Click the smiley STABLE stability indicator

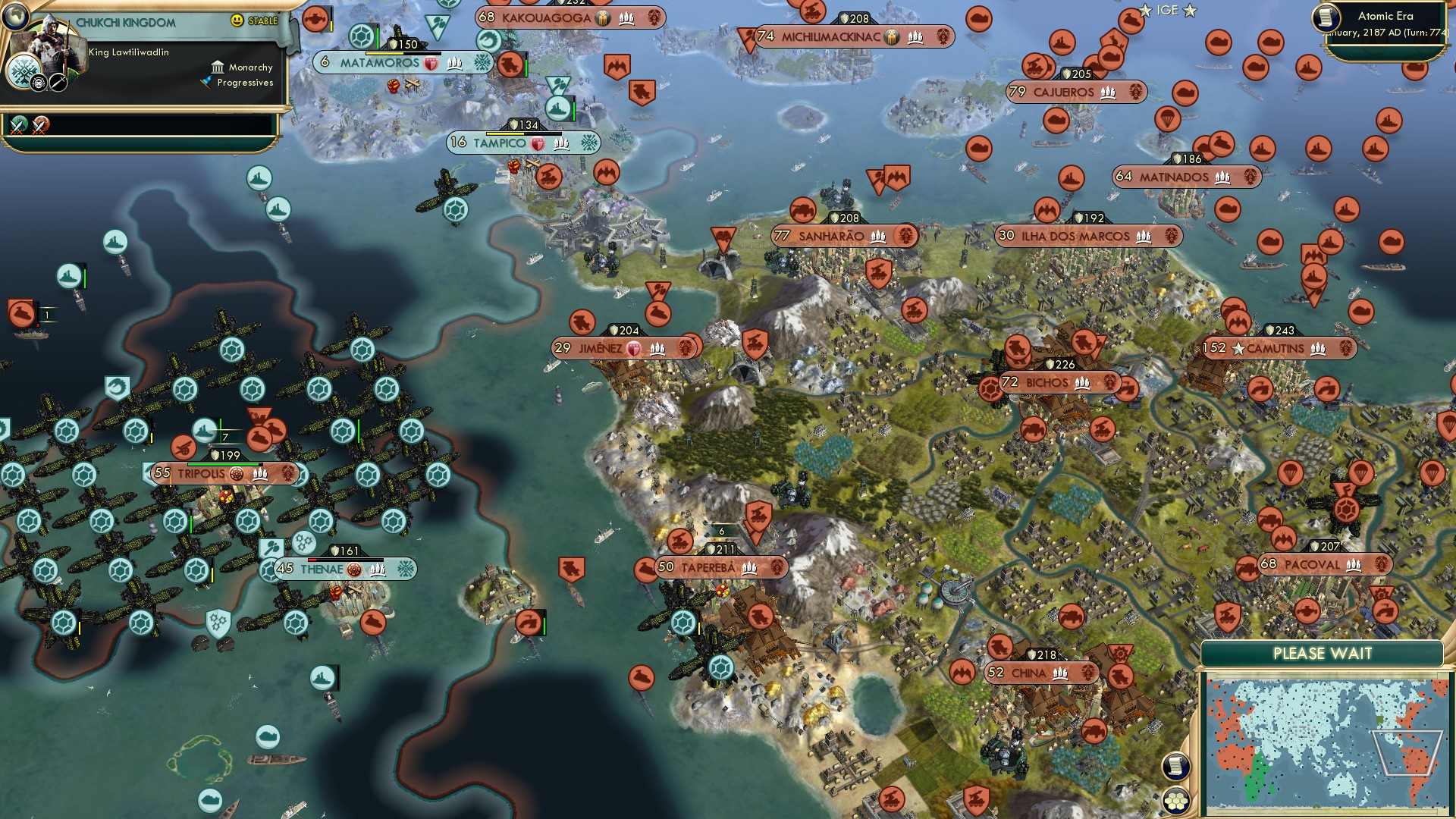237,21
